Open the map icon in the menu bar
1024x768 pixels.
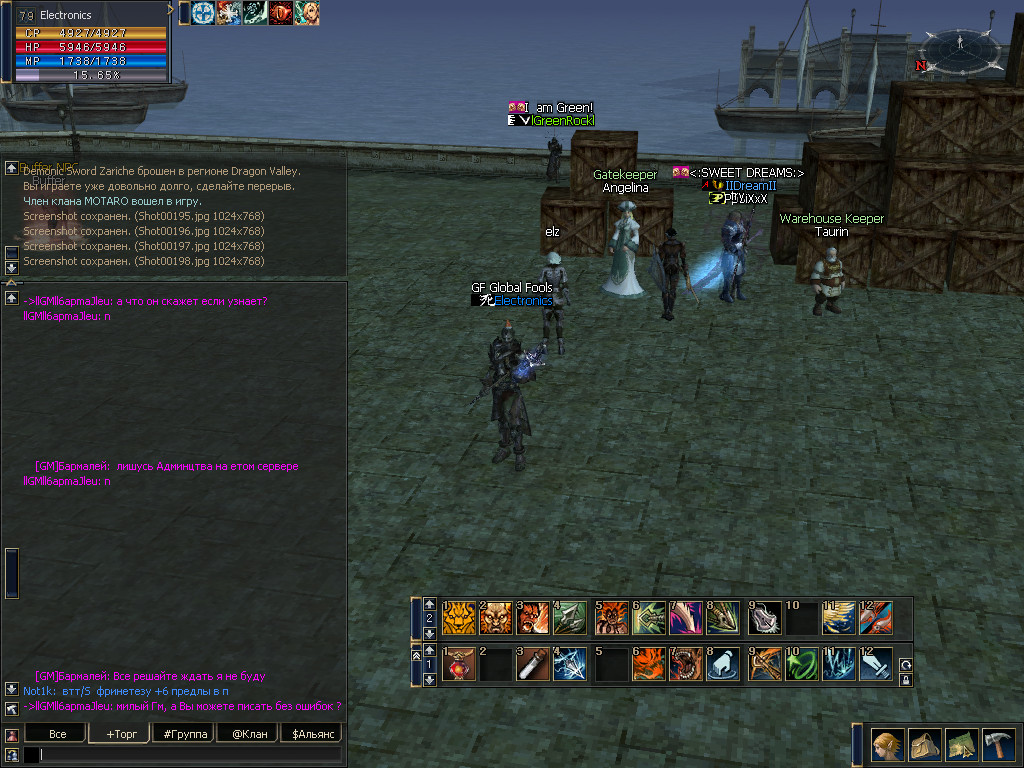961,744
